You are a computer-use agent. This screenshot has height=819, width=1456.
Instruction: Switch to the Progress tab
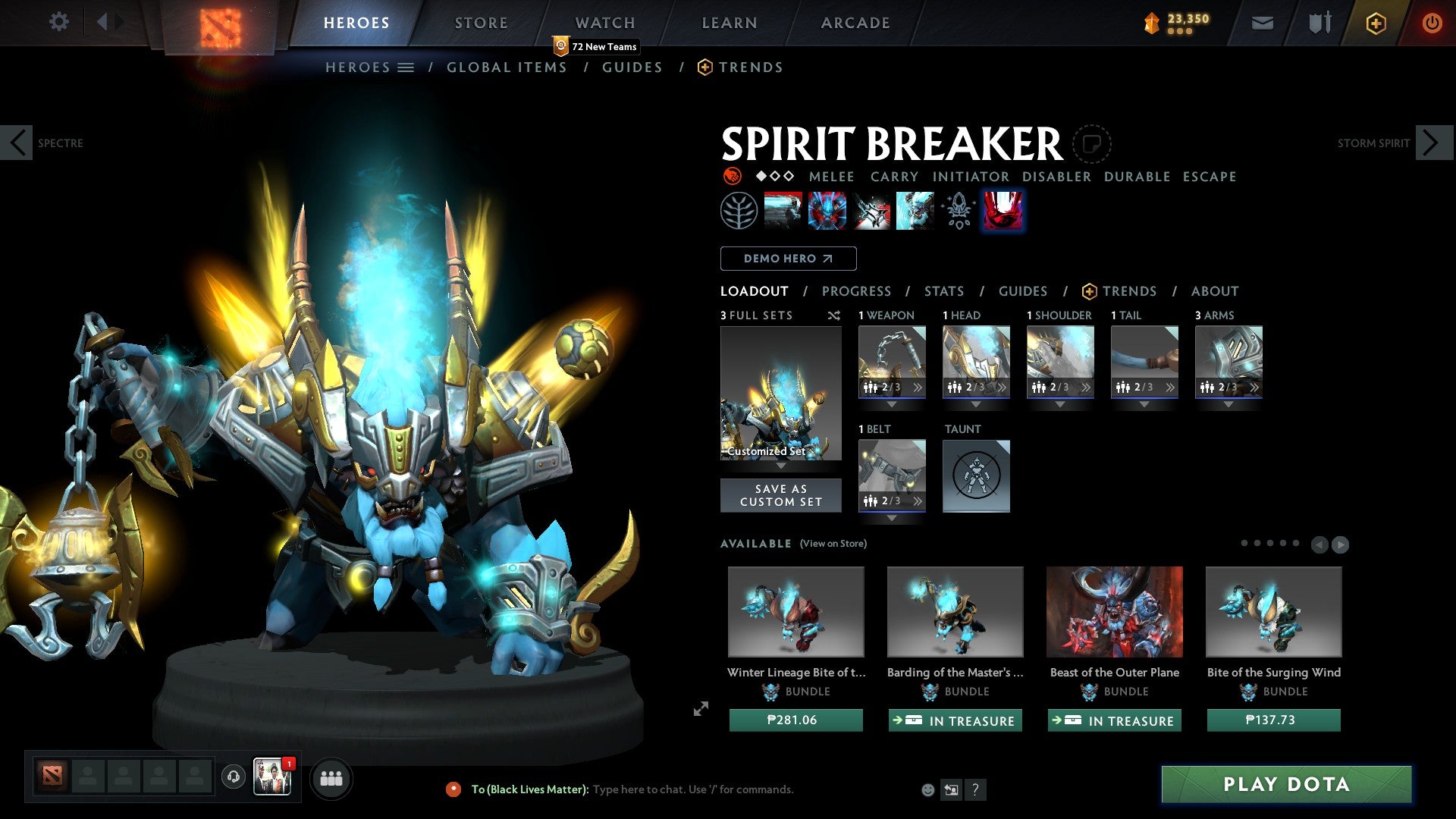point(857,290)
